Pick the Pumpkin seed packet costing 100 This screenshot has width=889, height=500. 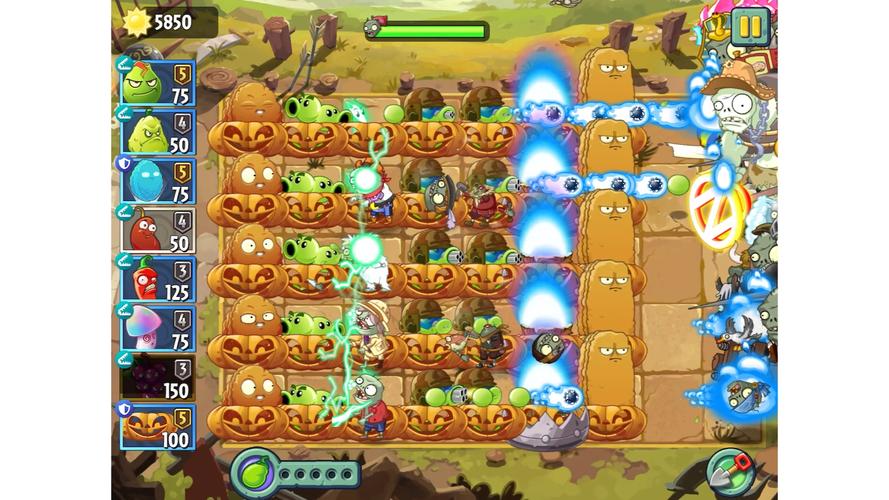[158, 425]
